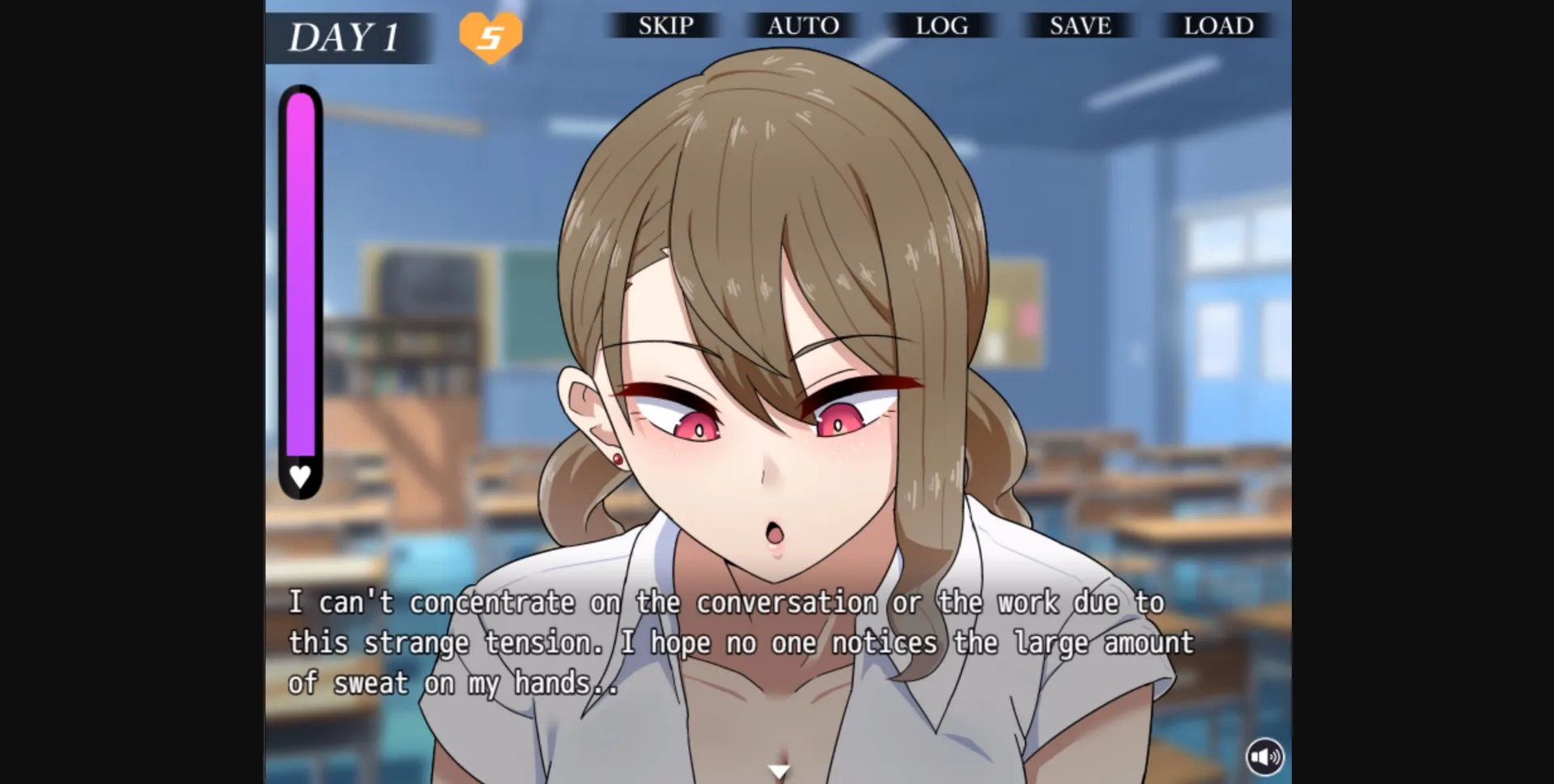The image size is (1554, 784).
Task: Select the LOG button in the top bar
Action: pyautogui.click(x=941, y=26)
